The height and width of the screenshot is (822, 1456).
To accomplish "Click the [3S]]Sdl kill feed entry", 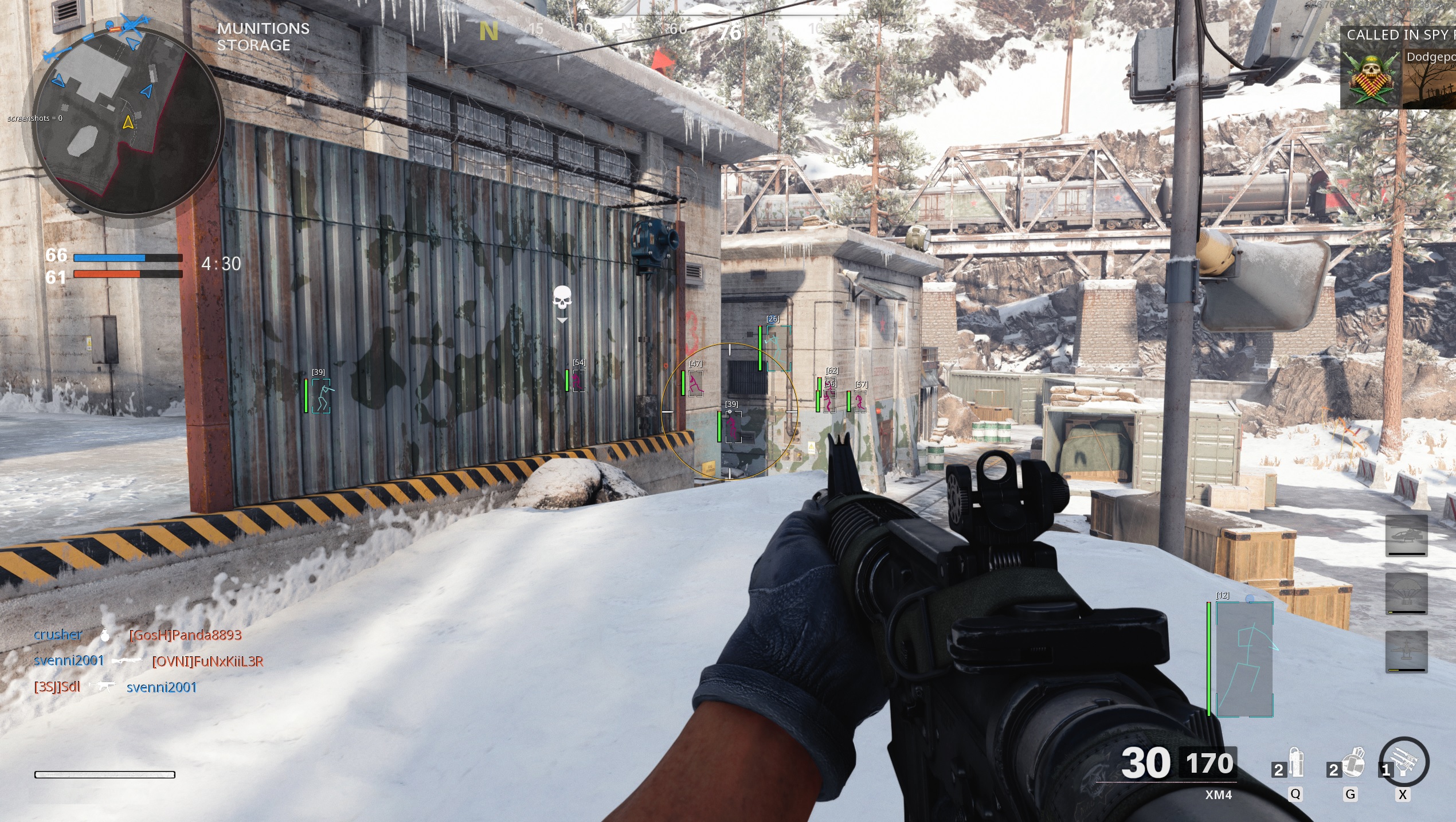I will (x=57, y=687).
